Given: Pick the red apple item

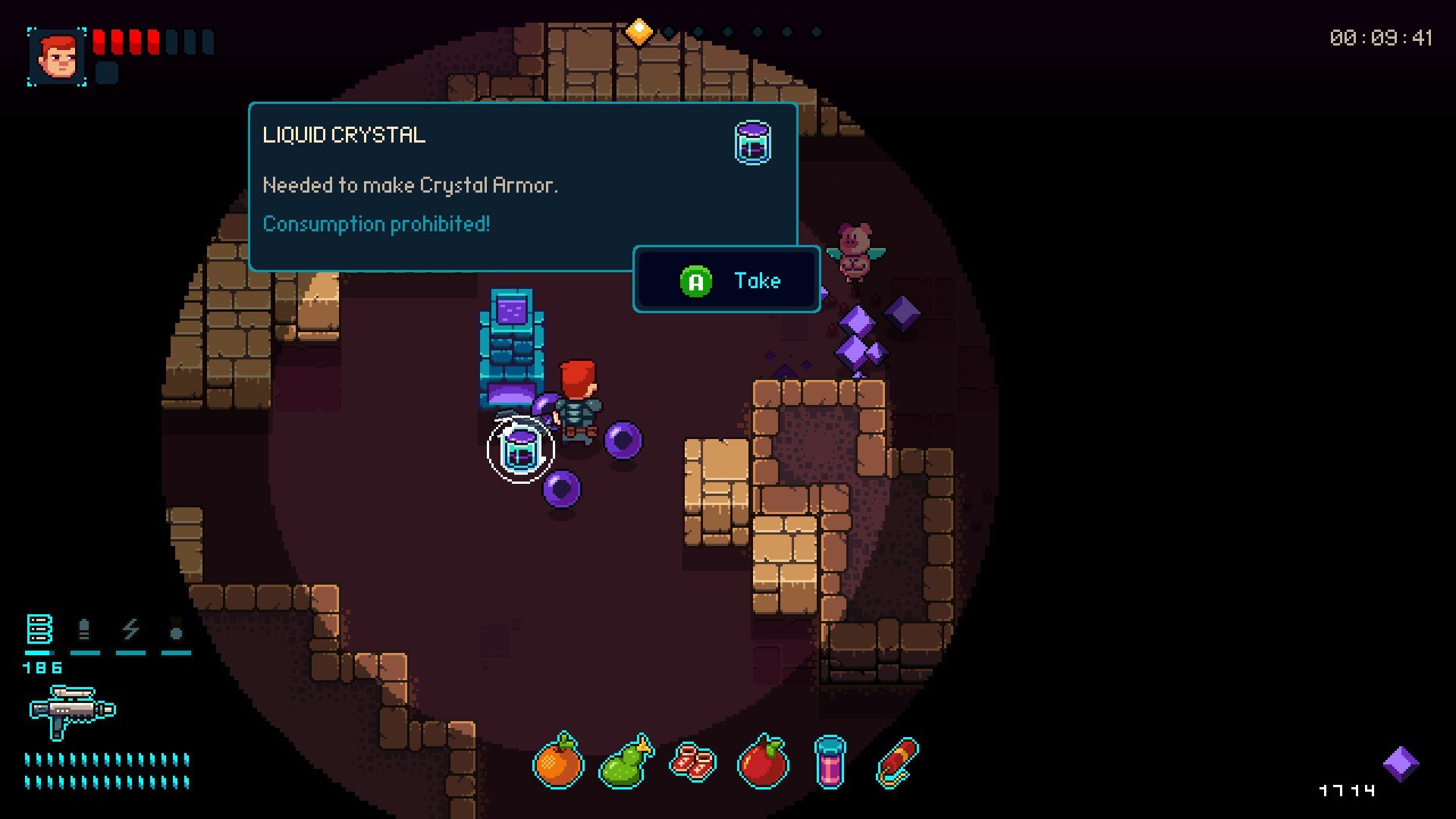Looking at the screenshot, I should [762, 762].
